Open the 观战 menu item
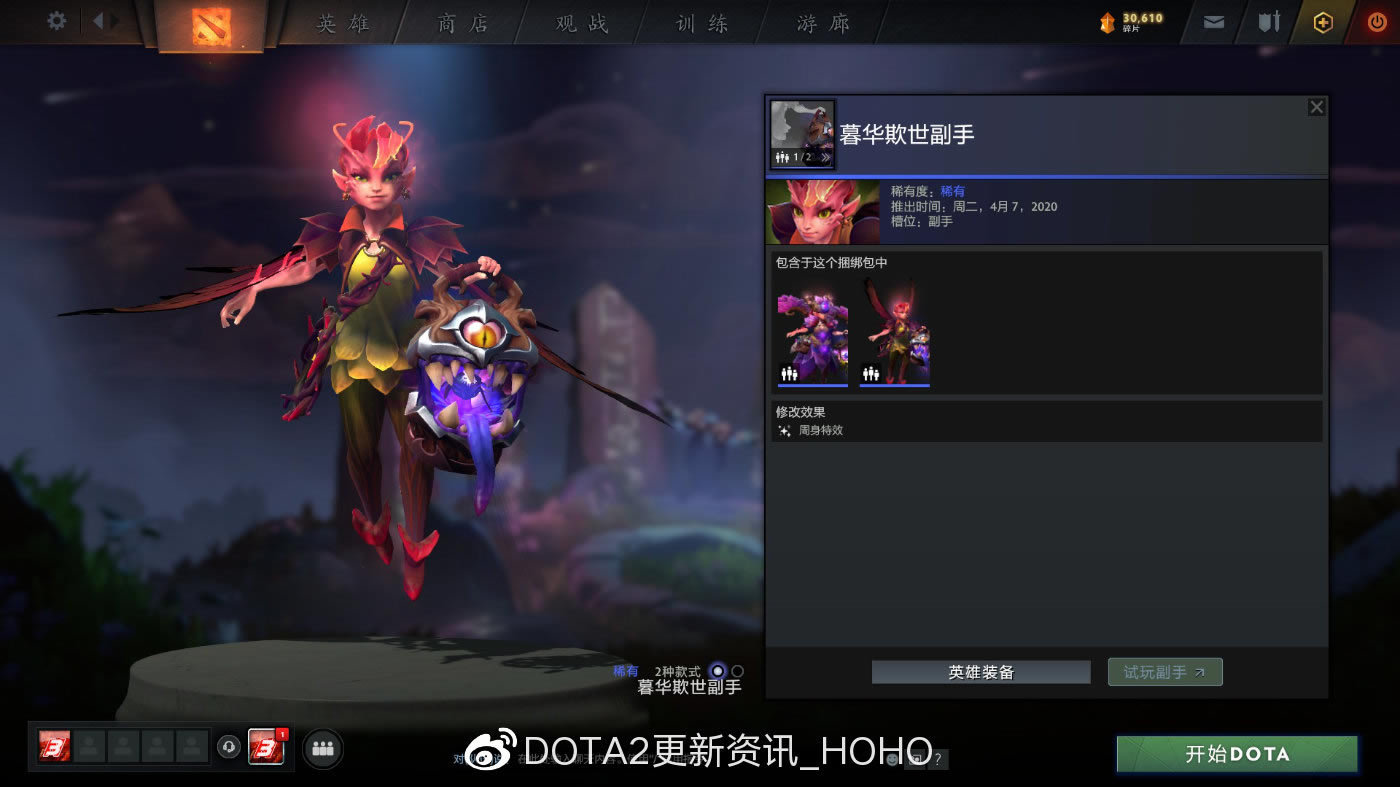This screenshot has height=787, width=1400. tap(580, 22)
